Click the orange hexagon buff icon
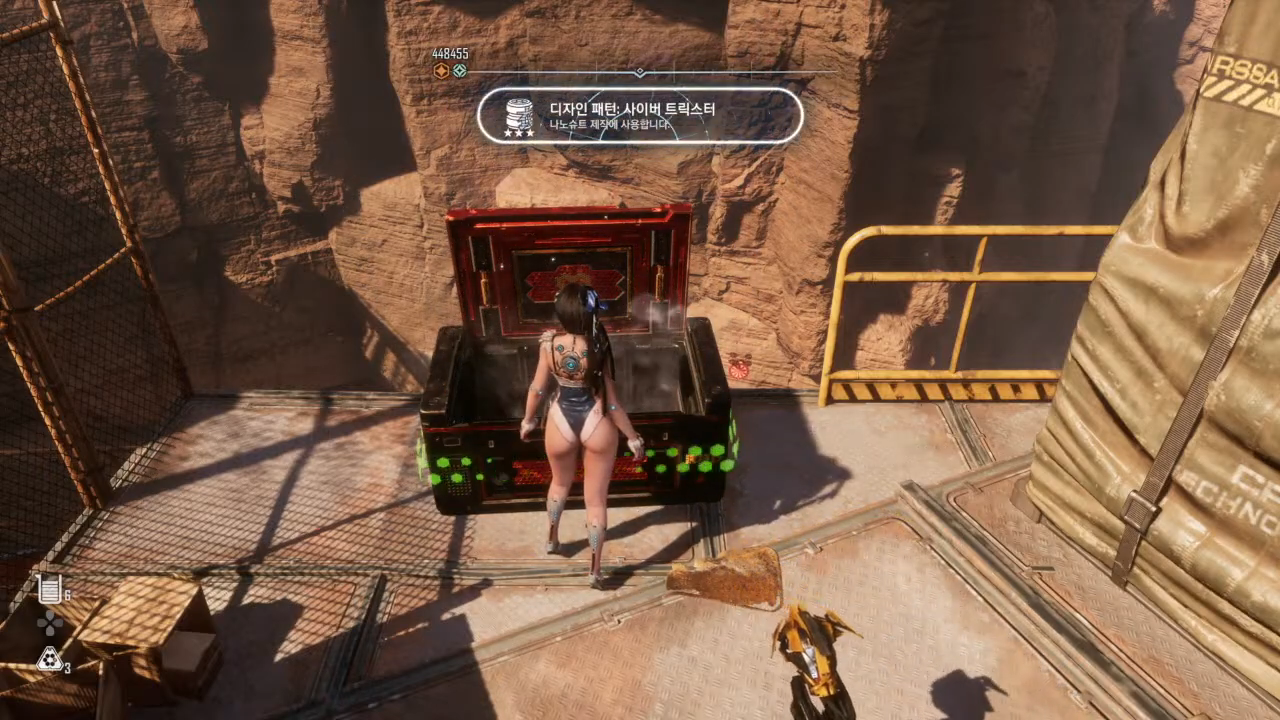The height and width of the screenshot is (720, 1280). [441, 70]
